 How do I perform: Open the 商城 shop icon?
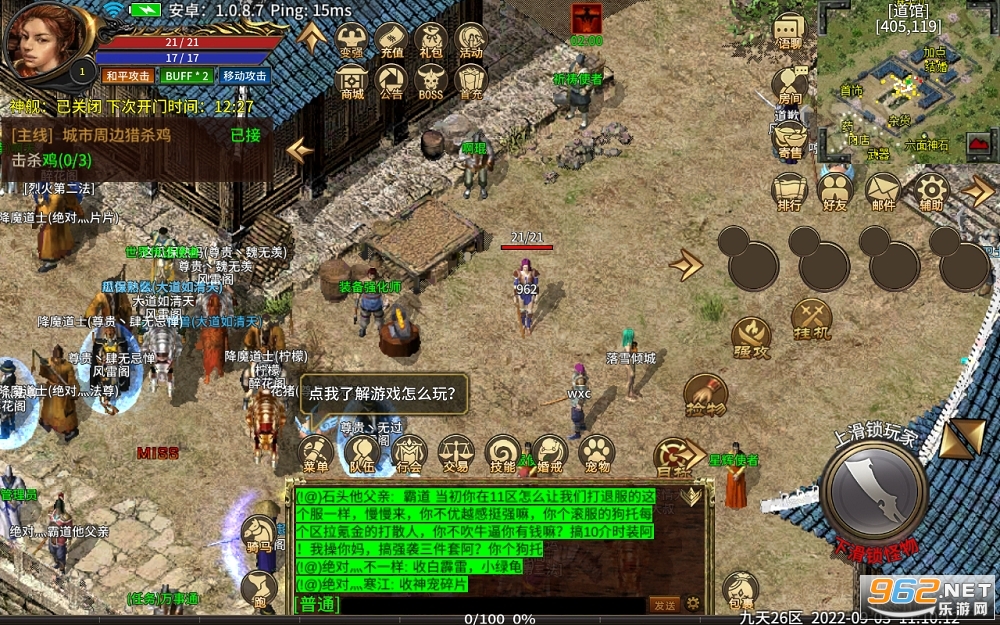[352, 82]
